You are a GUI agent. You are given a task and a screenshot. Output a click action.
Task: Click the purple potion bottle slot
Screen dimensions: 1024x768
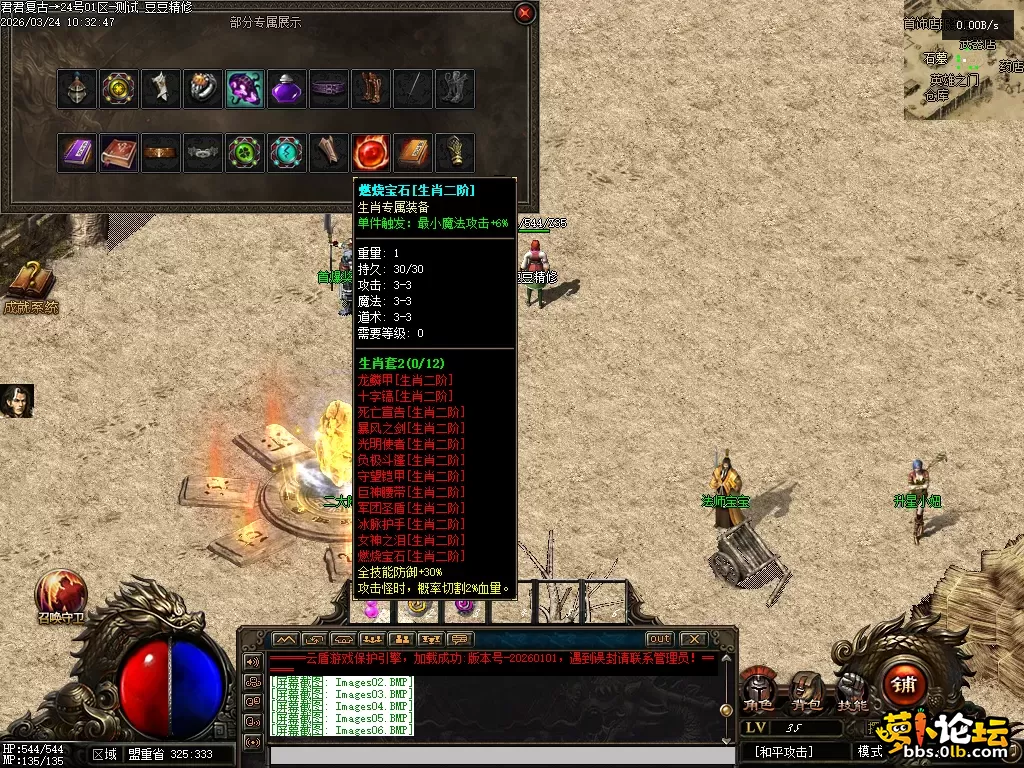point(287,89)
